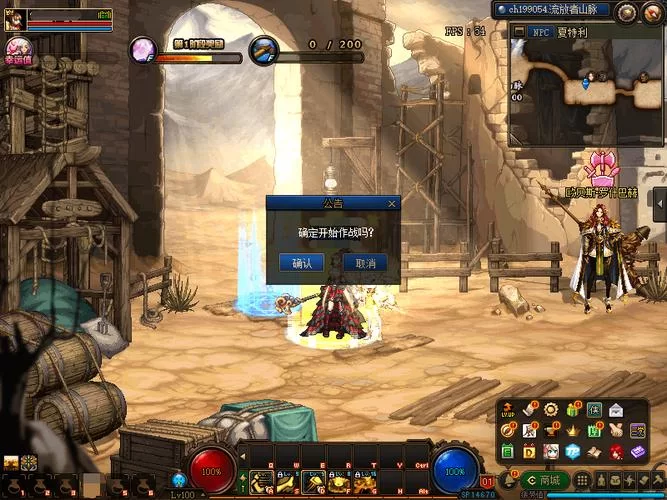This screenshot has height=500, width=667.
Task: Open the green gift box icon
Action: click(572, 410)
